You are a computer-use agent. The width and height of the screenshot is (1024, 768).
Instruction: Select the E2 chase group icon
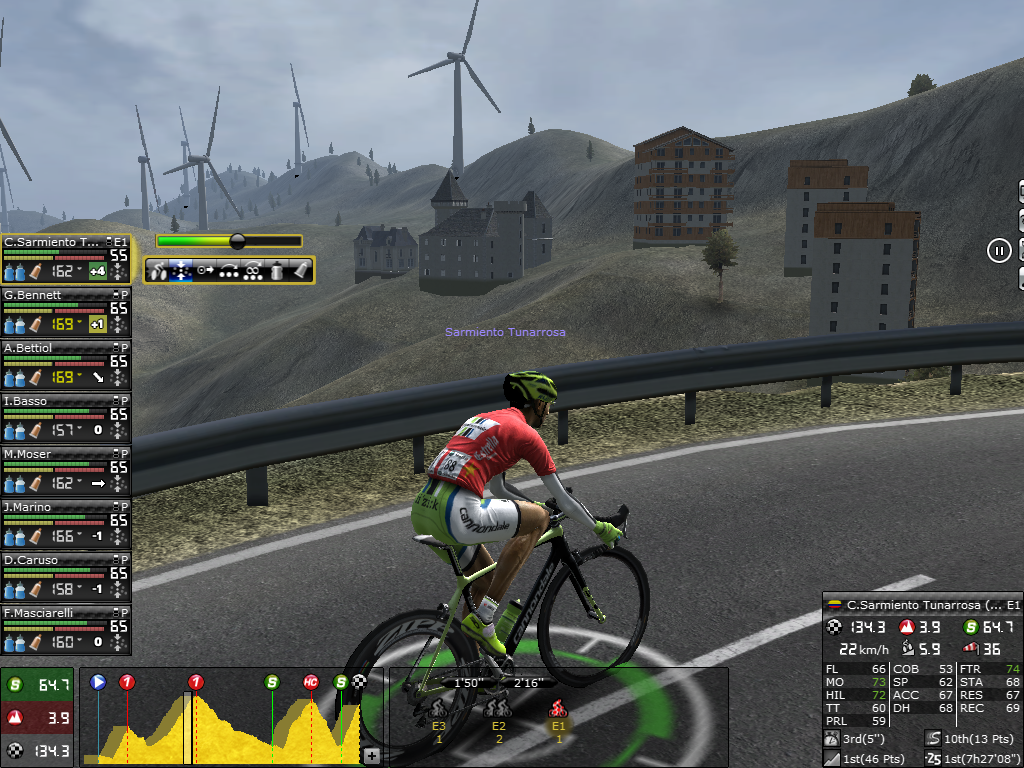coord(498,709)
